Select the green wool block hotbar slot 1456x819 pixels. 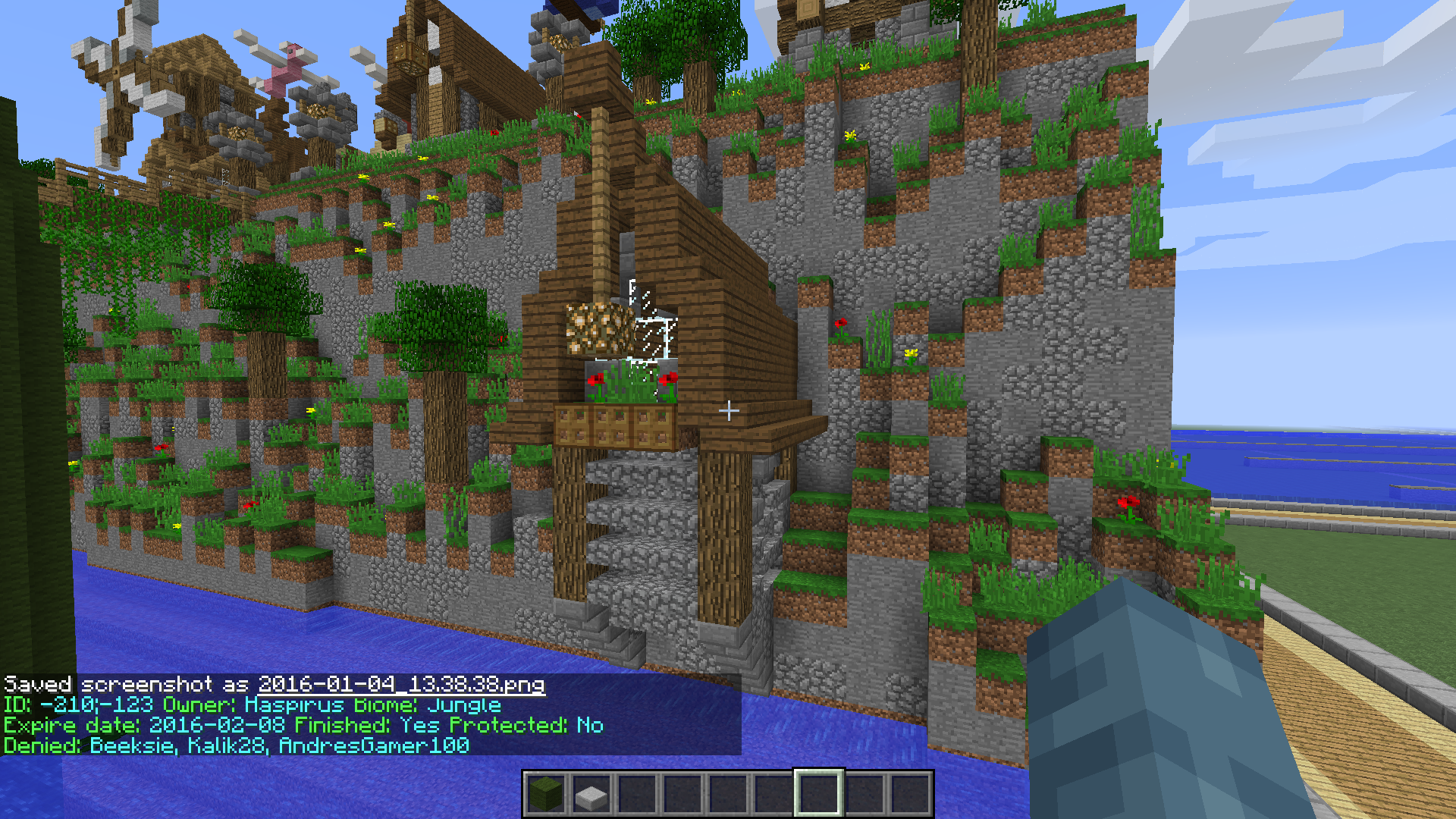point(546,794)
